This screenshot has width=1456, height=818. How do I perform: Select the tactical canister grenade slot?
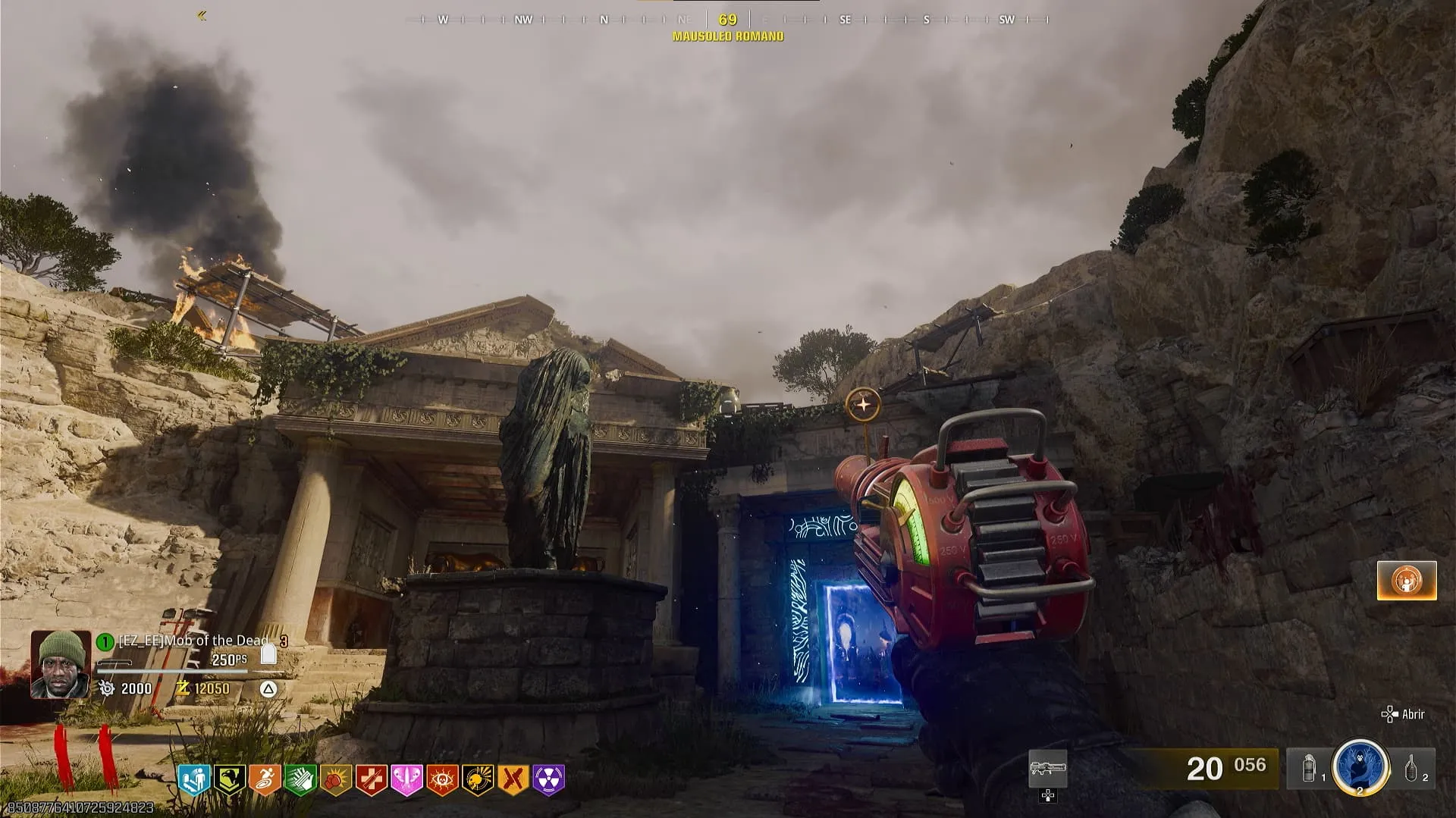click(x=1308, y=769)
